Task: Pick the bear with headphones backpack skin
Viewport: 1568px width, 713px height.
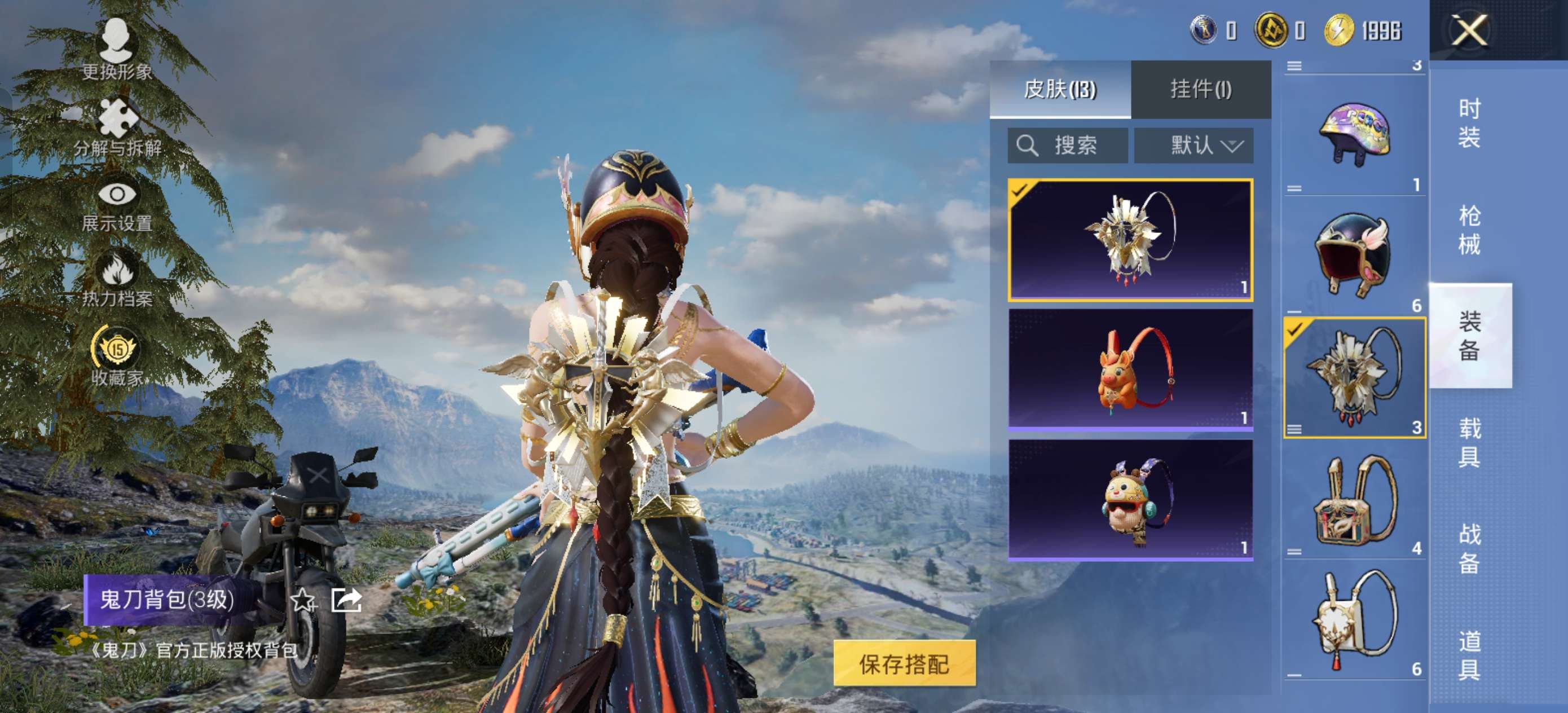Action: coord(1130,499)
